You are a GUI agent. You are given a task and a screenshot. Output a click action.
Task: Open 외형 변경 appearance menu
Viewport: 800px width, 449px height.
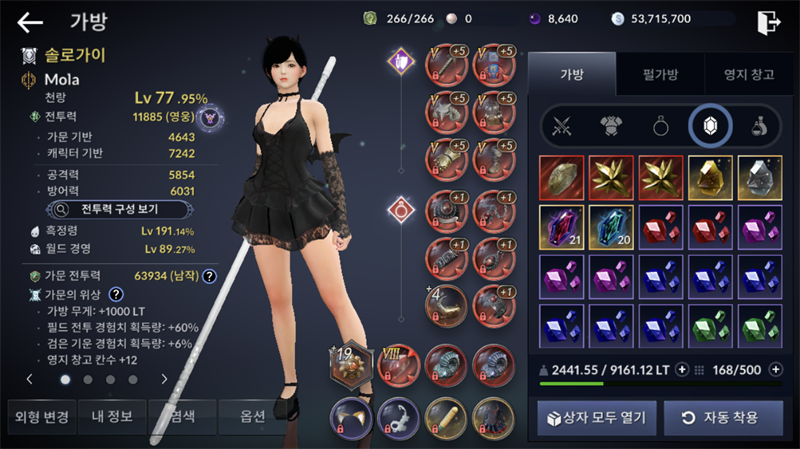pyautogui.click(x=38, y=417)
